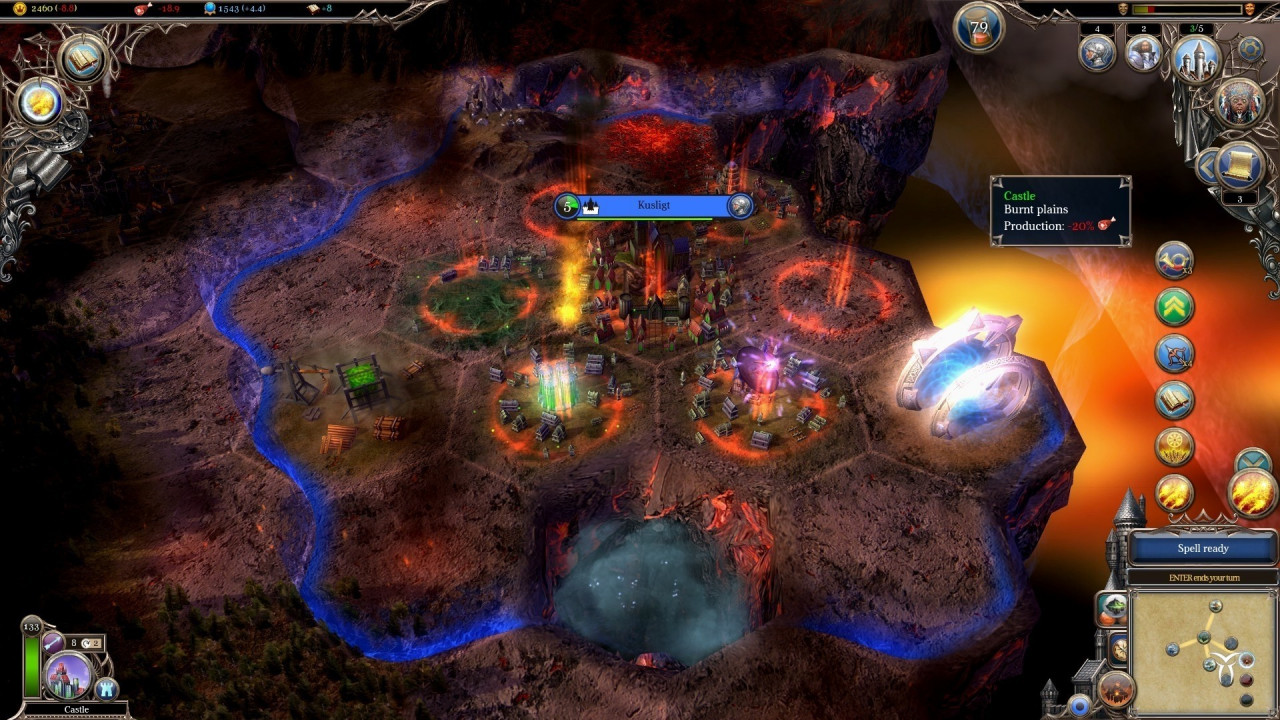The width and height of the screenshot is (1280, 720).
Task: Click the Spell ready button
Action: (x=1202, y=548)
